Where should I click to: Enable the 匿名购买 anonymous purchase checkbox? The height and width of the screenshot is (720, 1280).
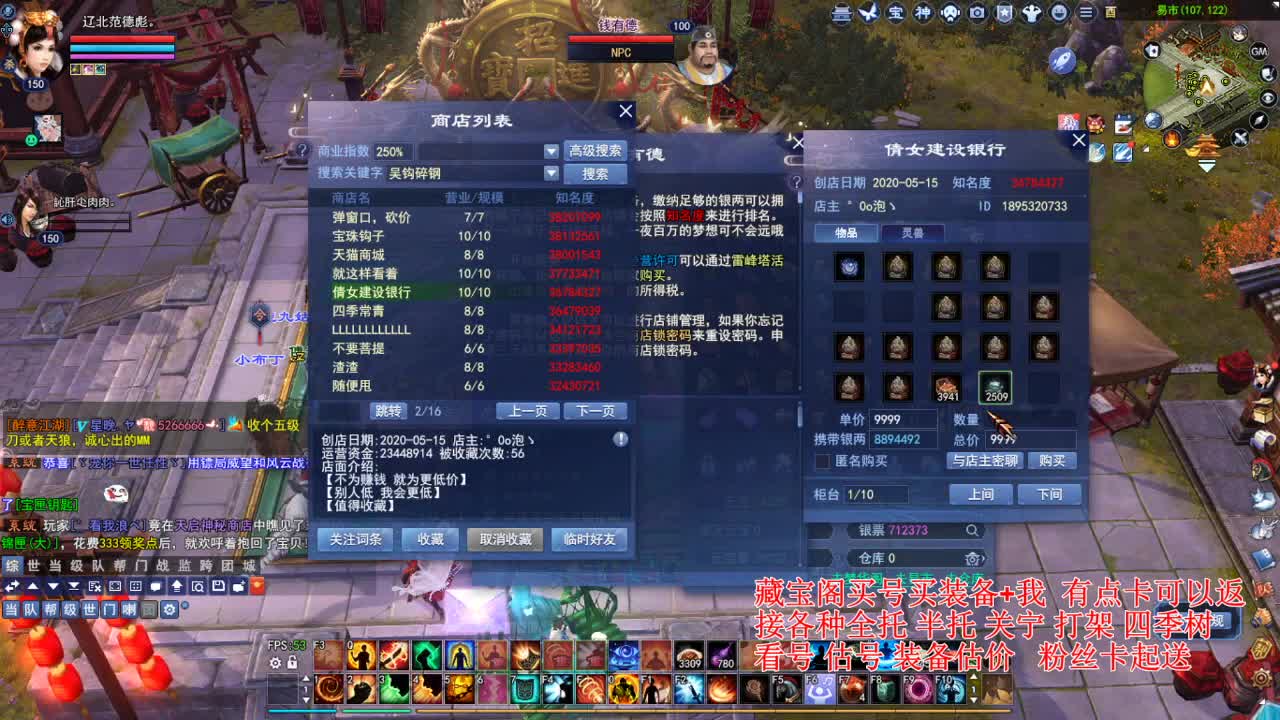tap(823, 461)
